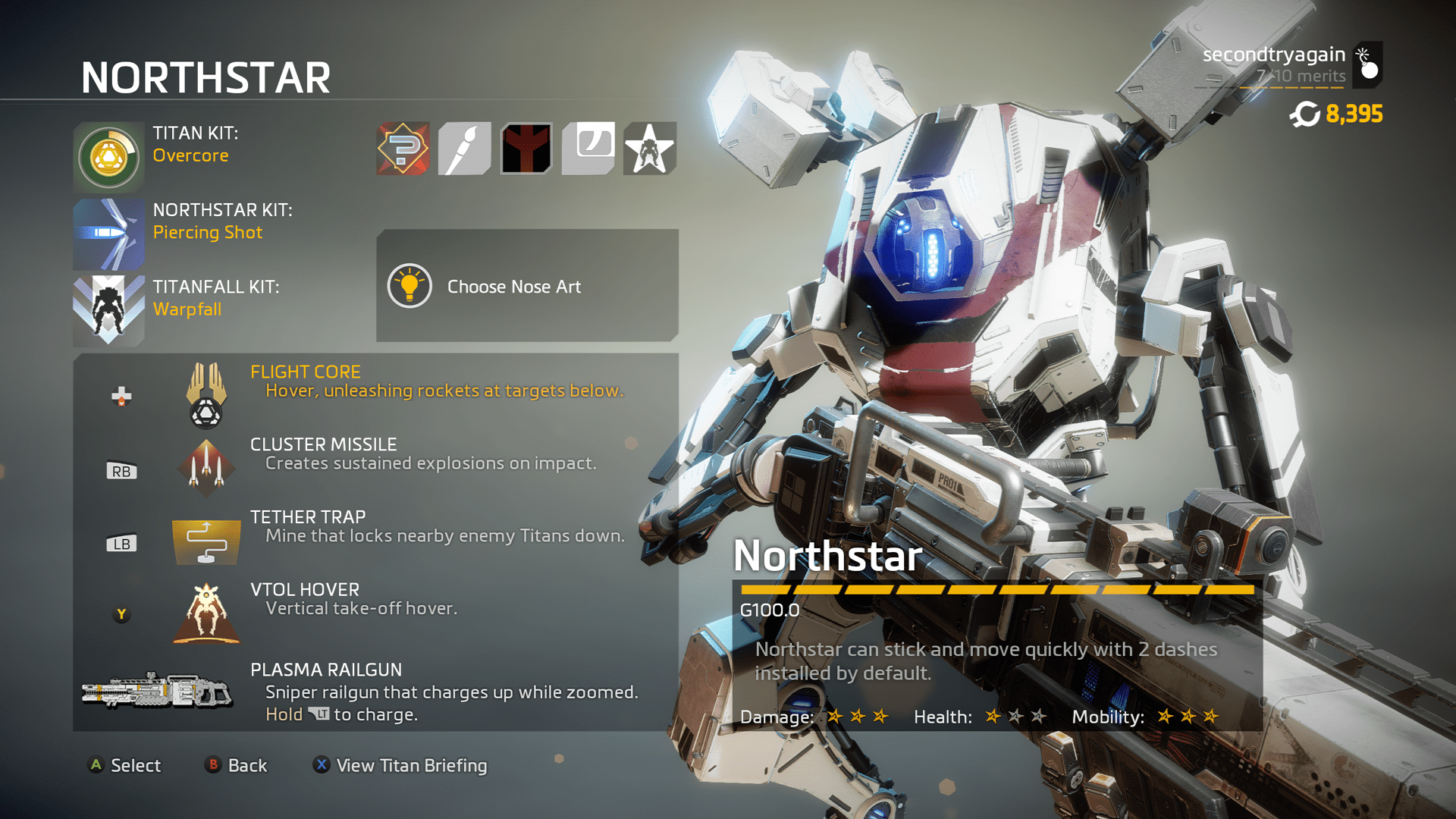1456x819 pixels.
Task: Click the VTOL Hover ability entry
Action: click(375, 609)
